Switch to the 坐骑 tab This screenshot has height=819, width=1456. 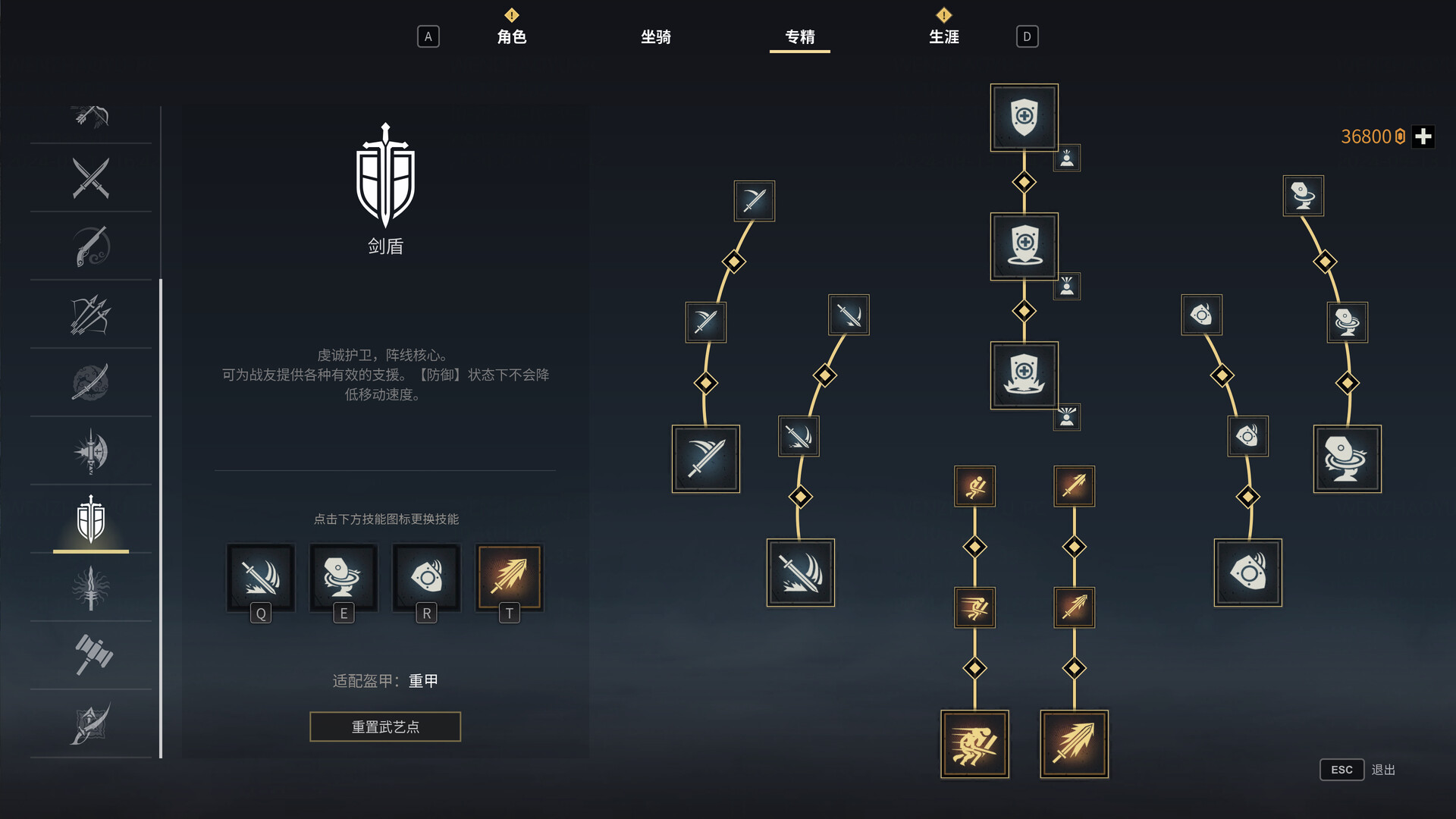(x=657, y=36)
